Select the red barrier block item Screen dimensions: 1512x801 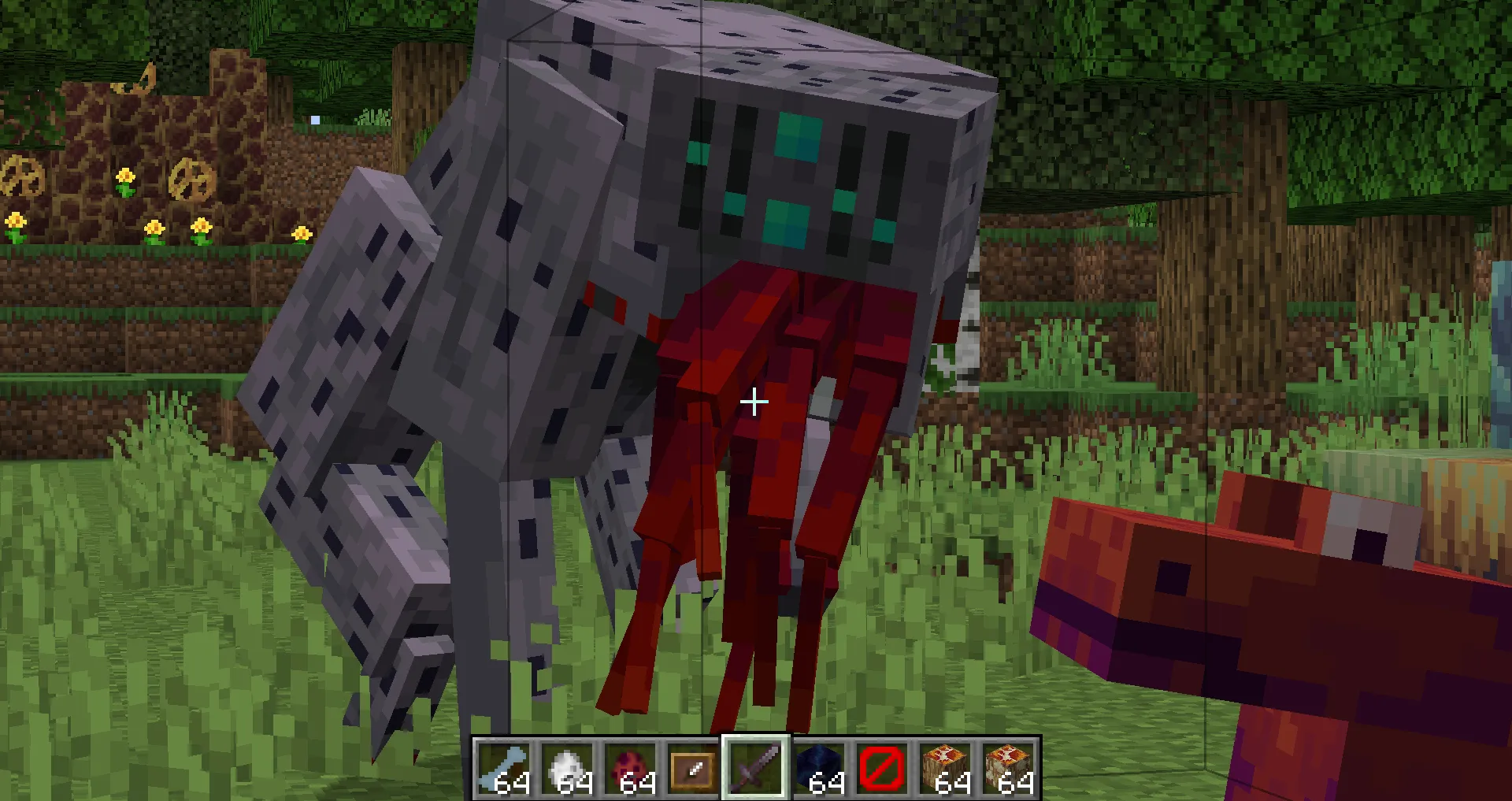[882, 768]
